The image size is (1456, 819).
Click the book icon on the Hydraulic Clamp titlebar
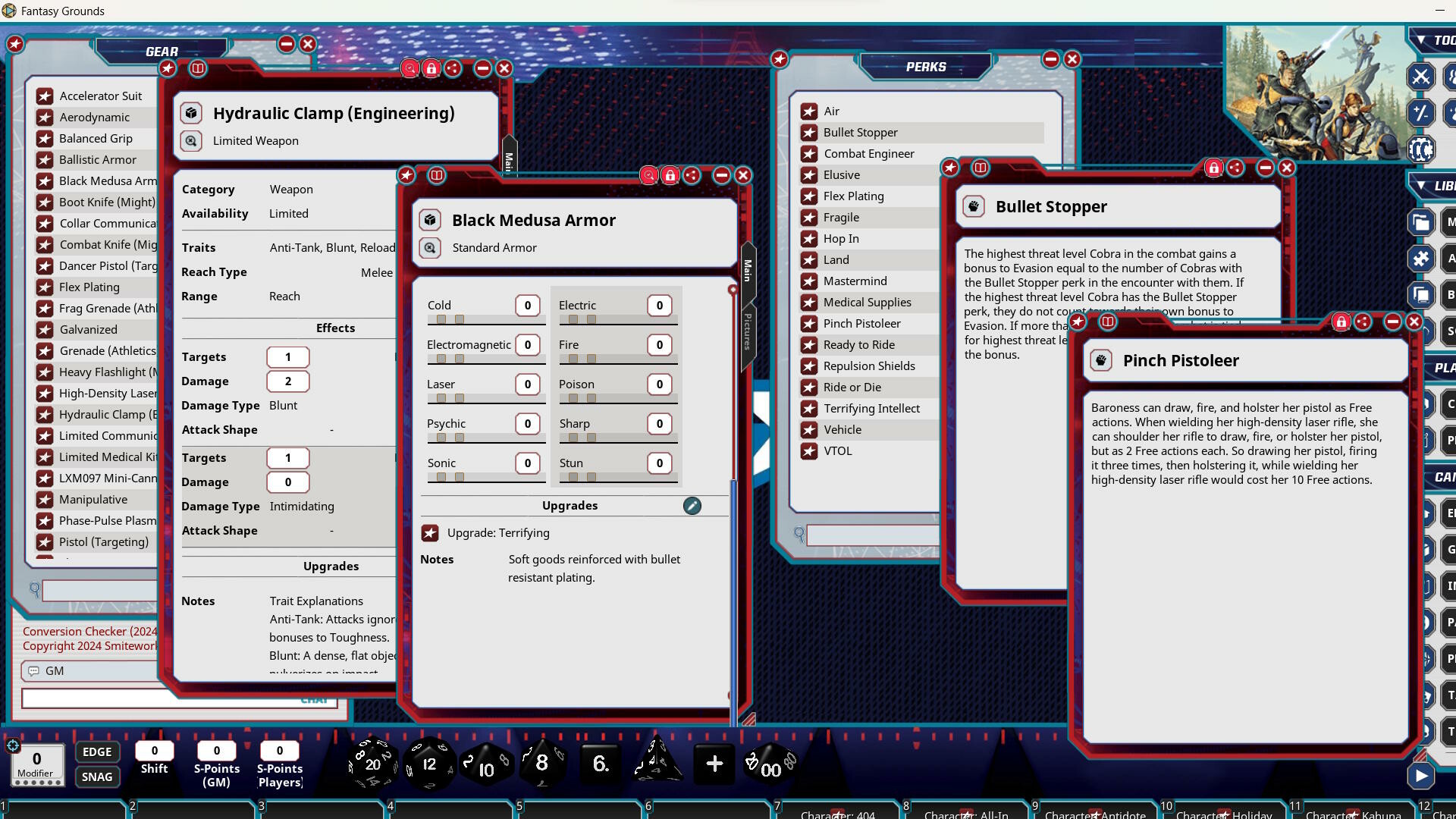coord(199,68)
